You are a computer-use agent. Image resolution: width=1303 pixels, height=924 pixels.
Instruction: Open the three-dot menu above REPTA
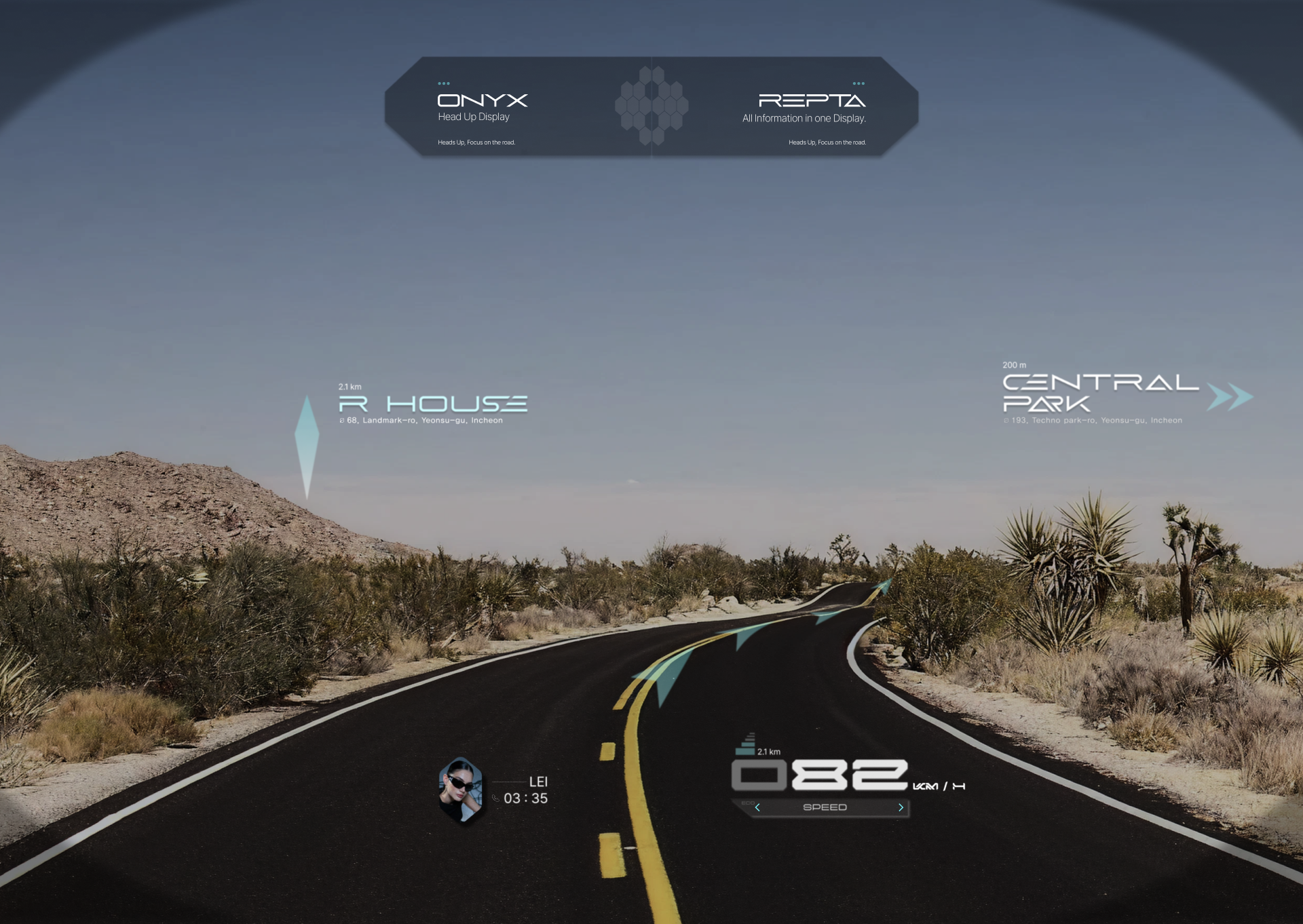[858, 83]
